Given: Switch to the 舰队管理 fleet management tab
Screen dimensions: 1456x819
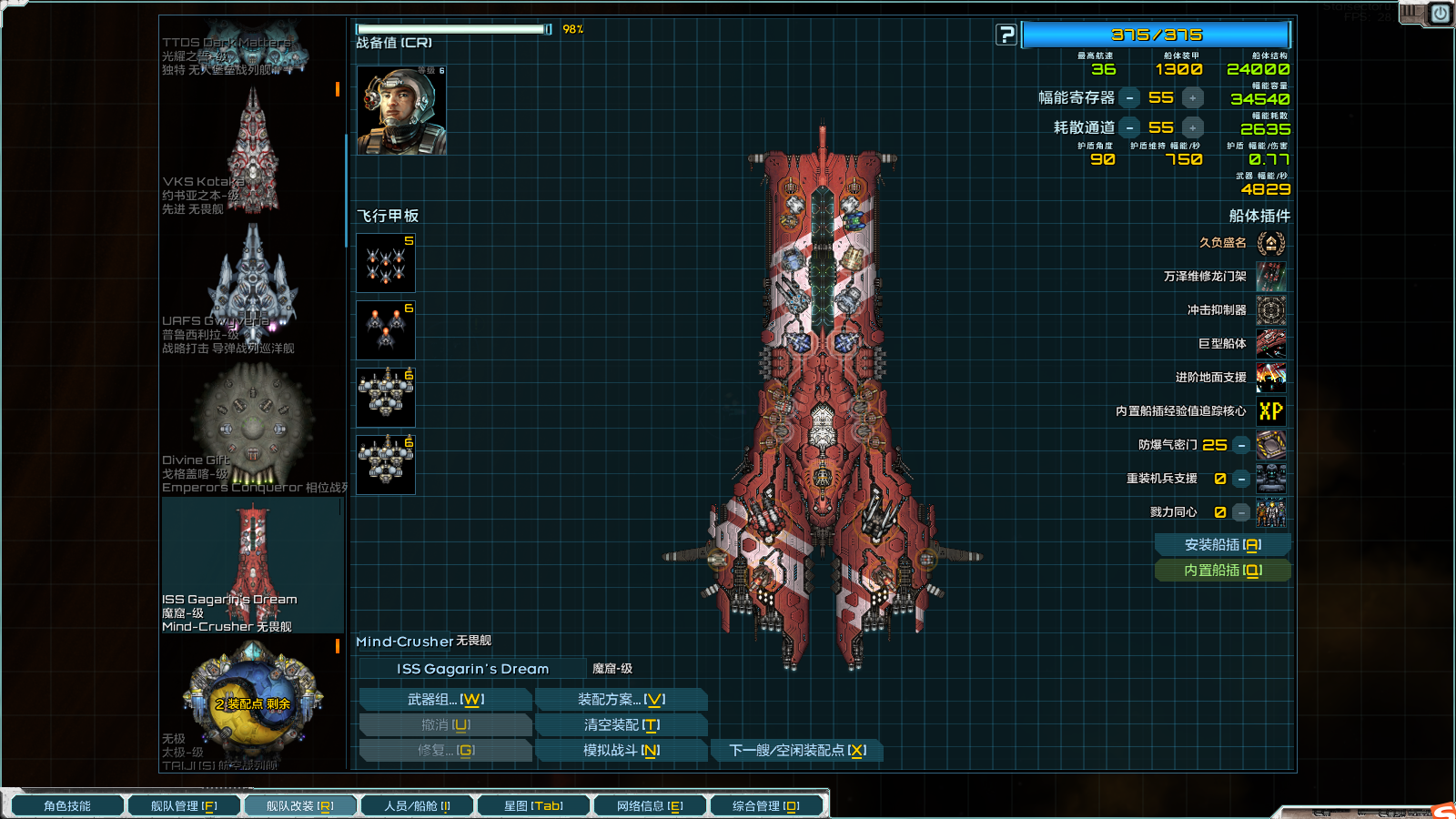Looking at the screenshot, I should click(184, 806).
